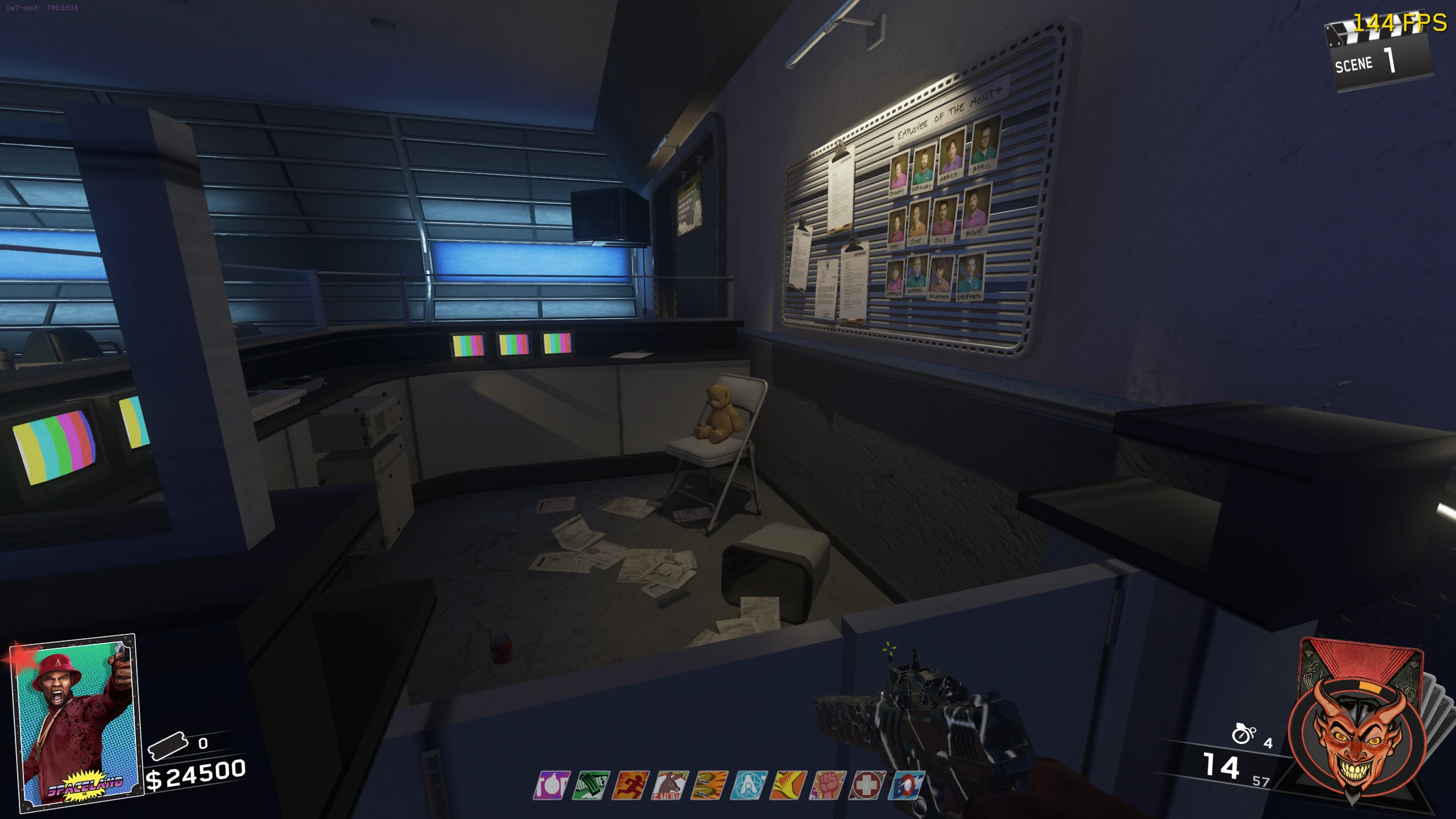The image size is (1456, 819).
Task: Choose the Trail Blazers yellow flame perk
Action: tap(789, 785)
